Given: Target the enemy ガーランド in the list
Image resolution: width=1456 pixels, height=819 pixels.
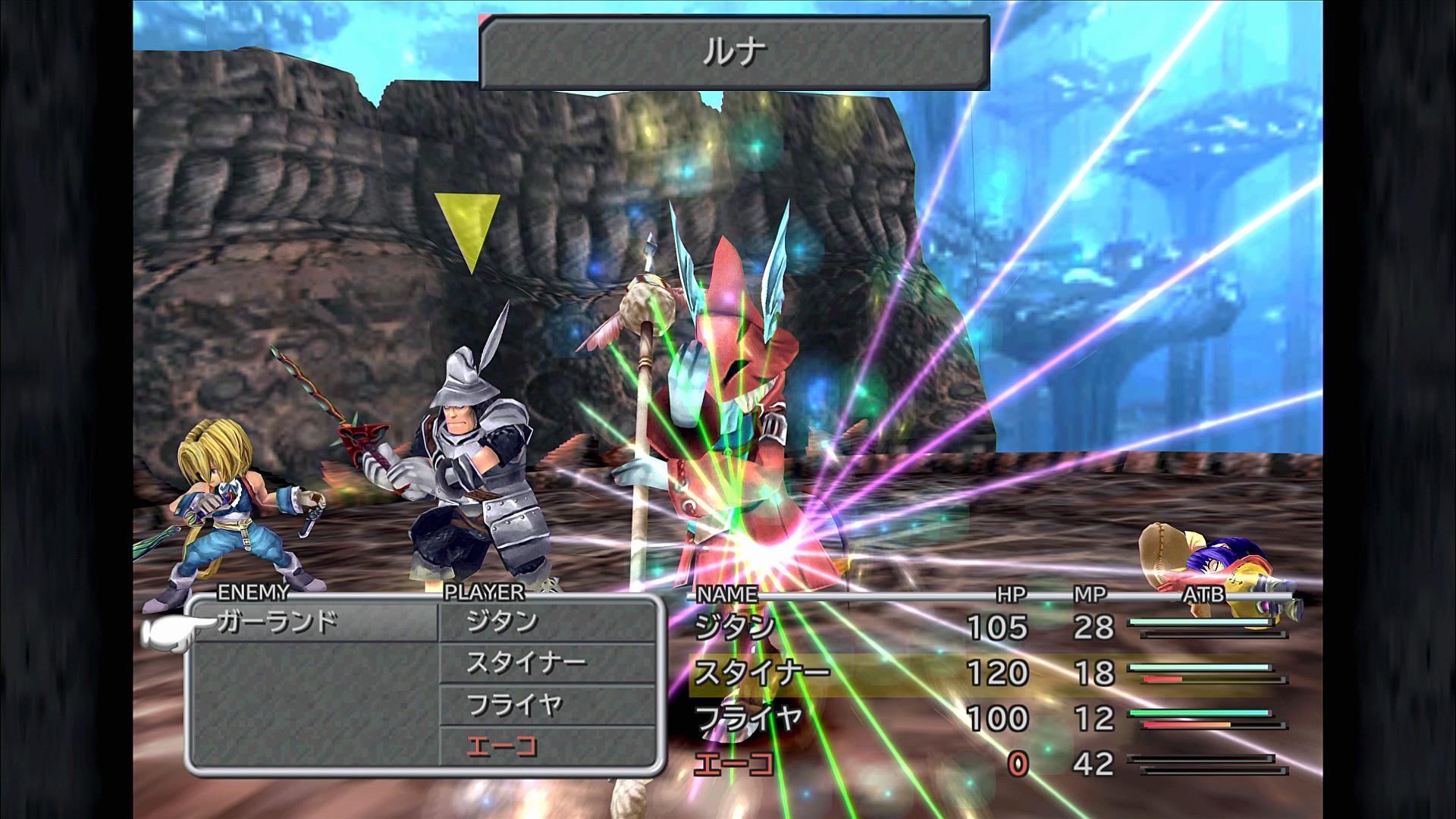Looking at the screenshot, I should (x=278, y=623).
